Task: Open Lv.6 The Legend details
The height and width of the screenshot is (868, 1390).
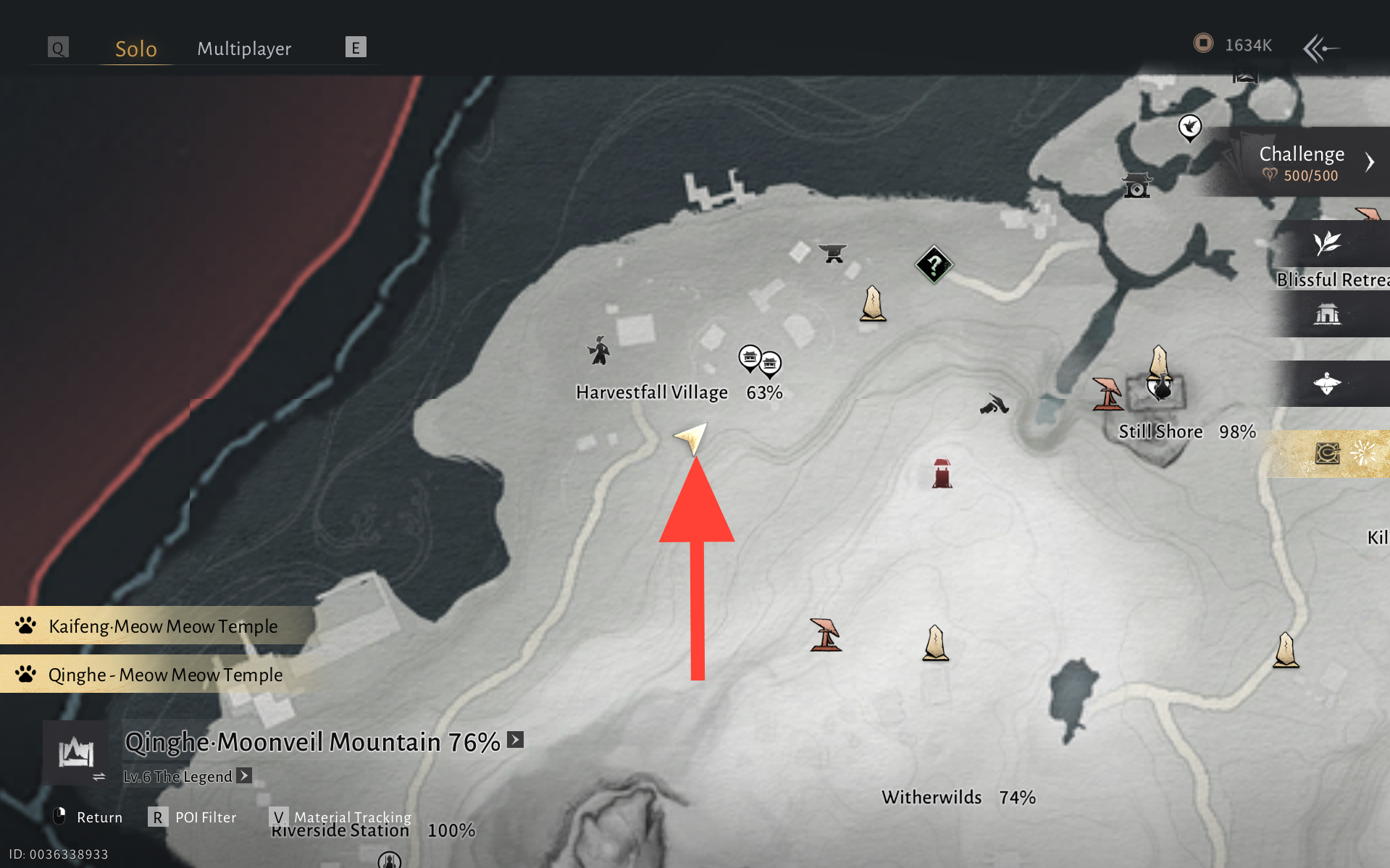Action: coord(244,776)
